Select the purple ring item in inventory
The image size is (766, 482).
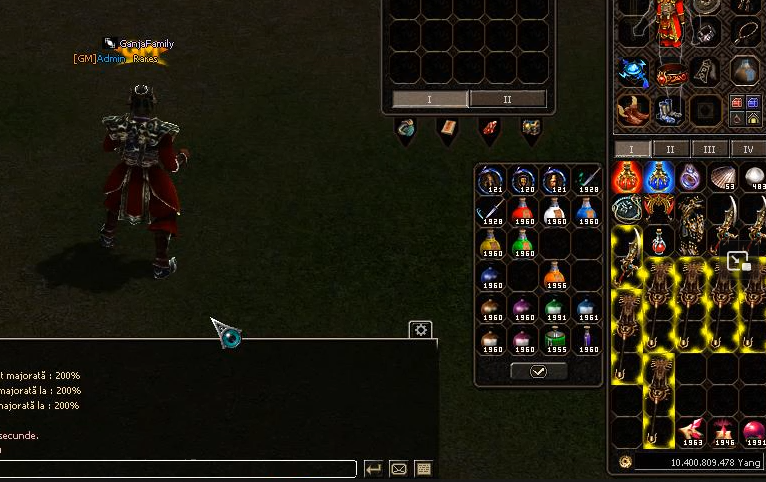[x=690, y=178]
